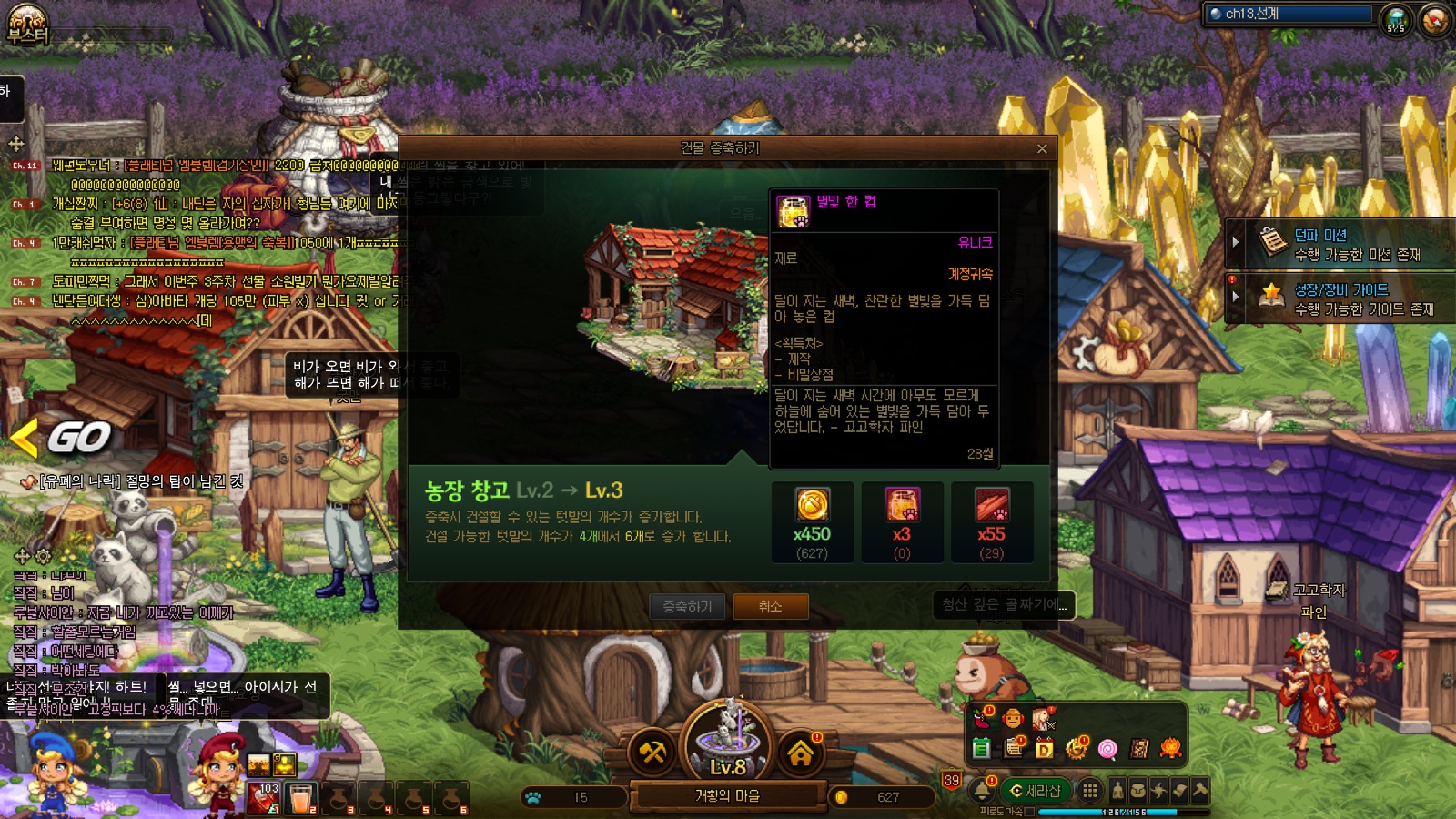Viewport: 1456px width, 819px height.
Task: Close the building expansion dialog
Action: pyautogui.click(x=1042, y=148)
